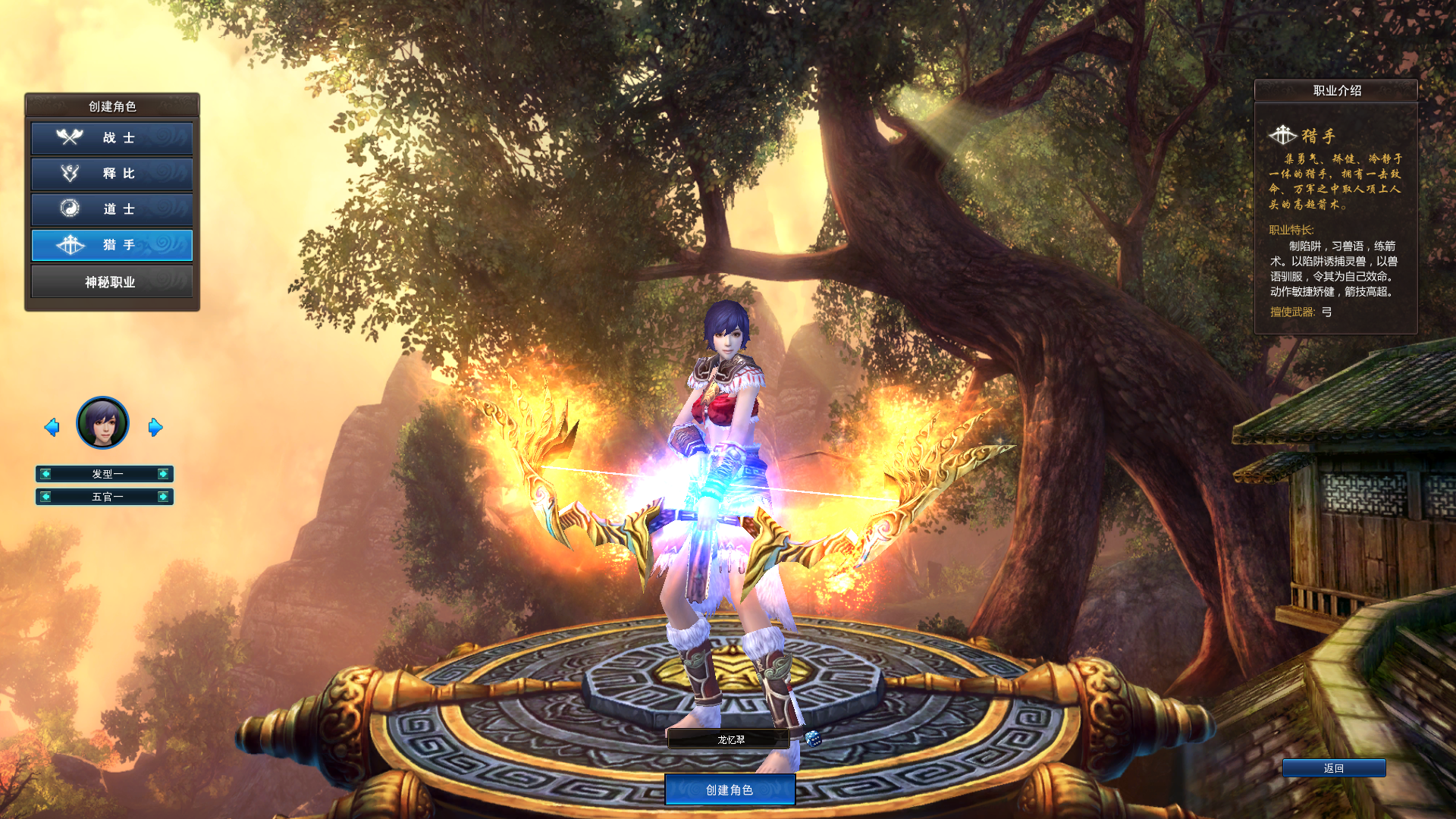Click the bow icon on the 猎手 button
Screen dimensions: 1456x819
point(71,245)
